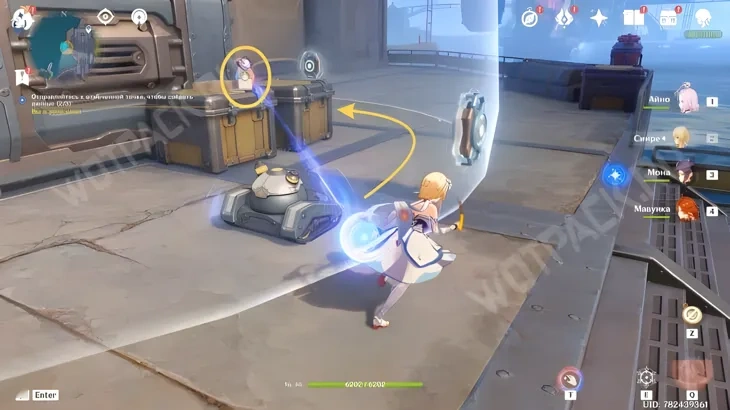Trigger the red elemental burst icon
Viewport: 730px width, 410px height.
point(692,374)
